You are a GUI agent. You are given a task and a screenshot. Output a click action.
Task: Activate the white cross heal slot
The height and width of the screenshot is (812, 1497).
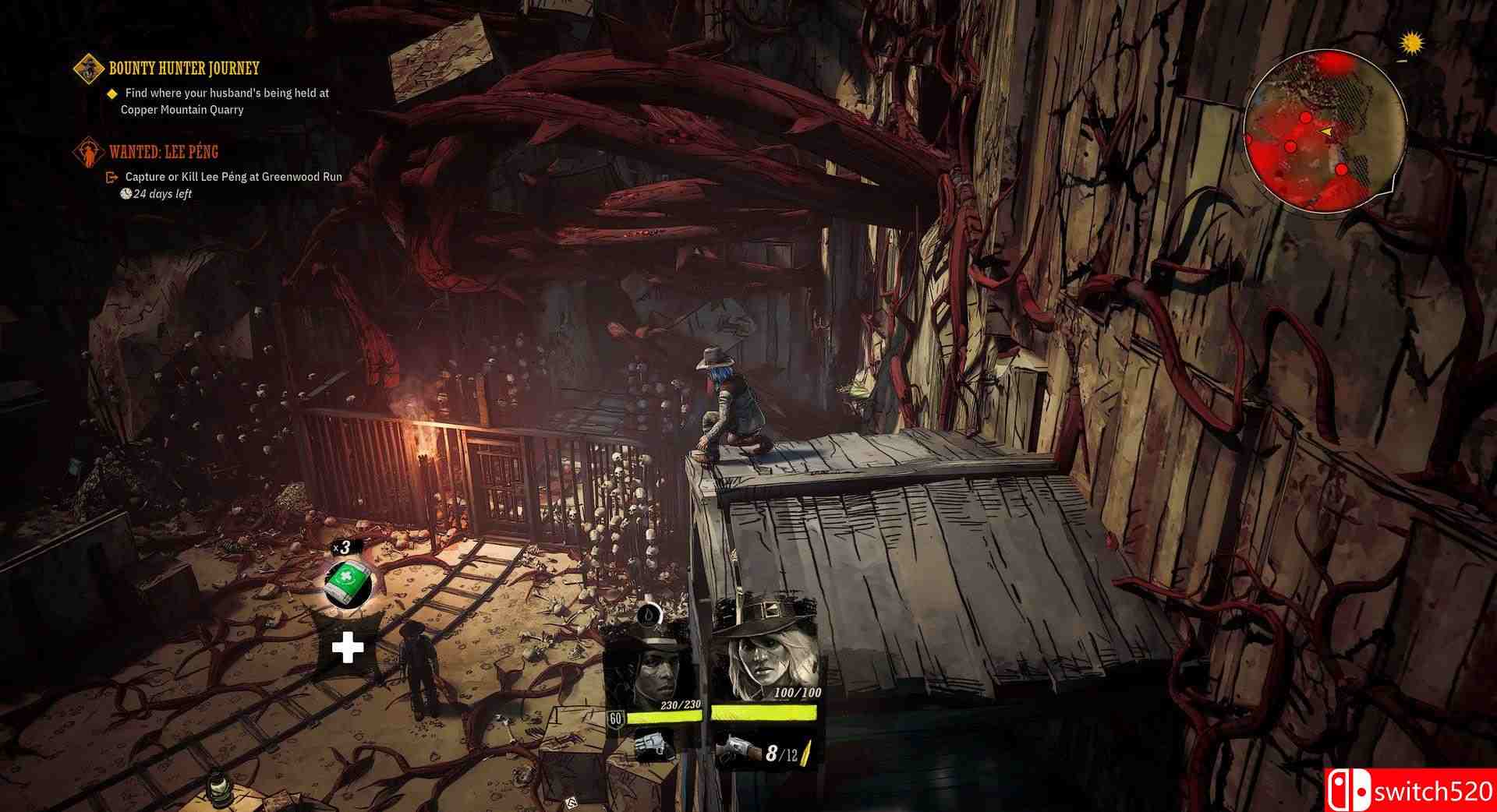point(348,648)
